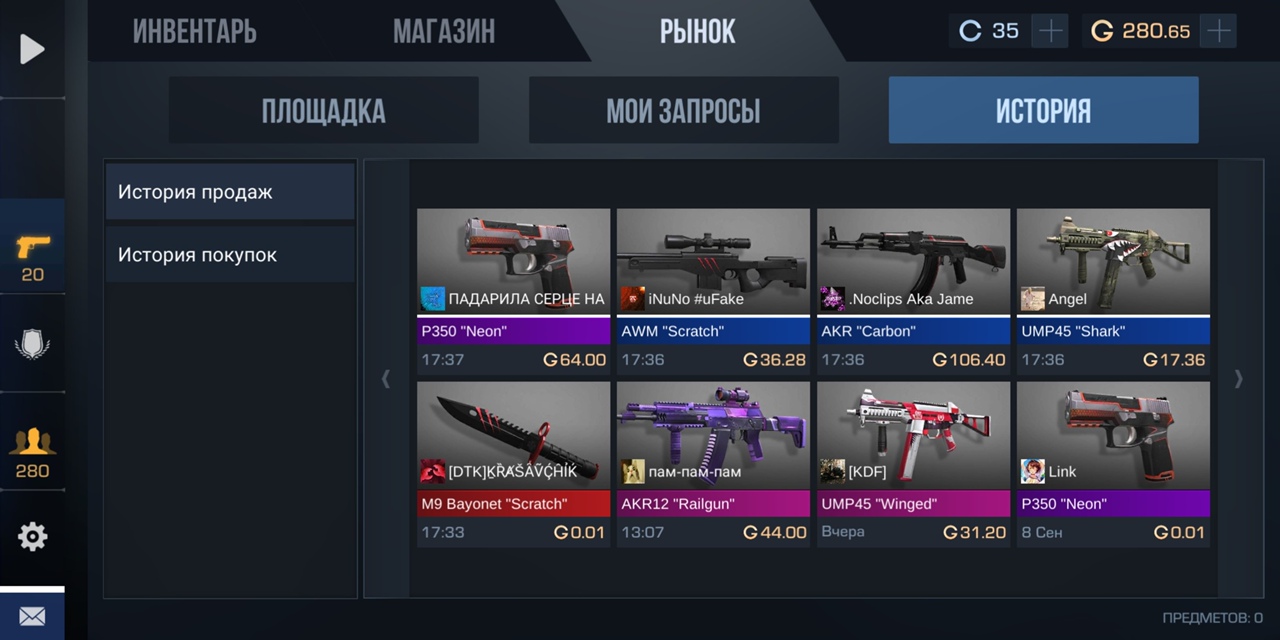Click the play triangle button
The width and height of the screenshot is (1280, 640).
click(32, 49)
